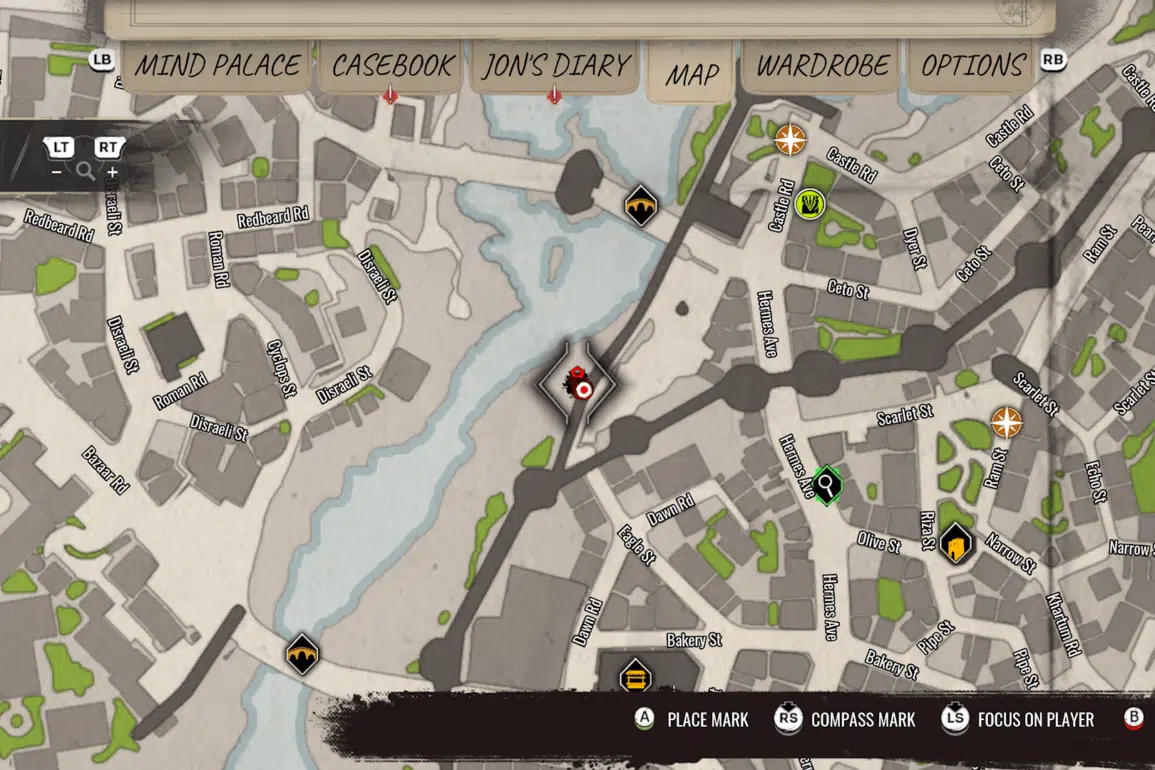Choose the bridge marker north of the player
The height and width of the screenshot is (770, 1155).
pos(640,205)
